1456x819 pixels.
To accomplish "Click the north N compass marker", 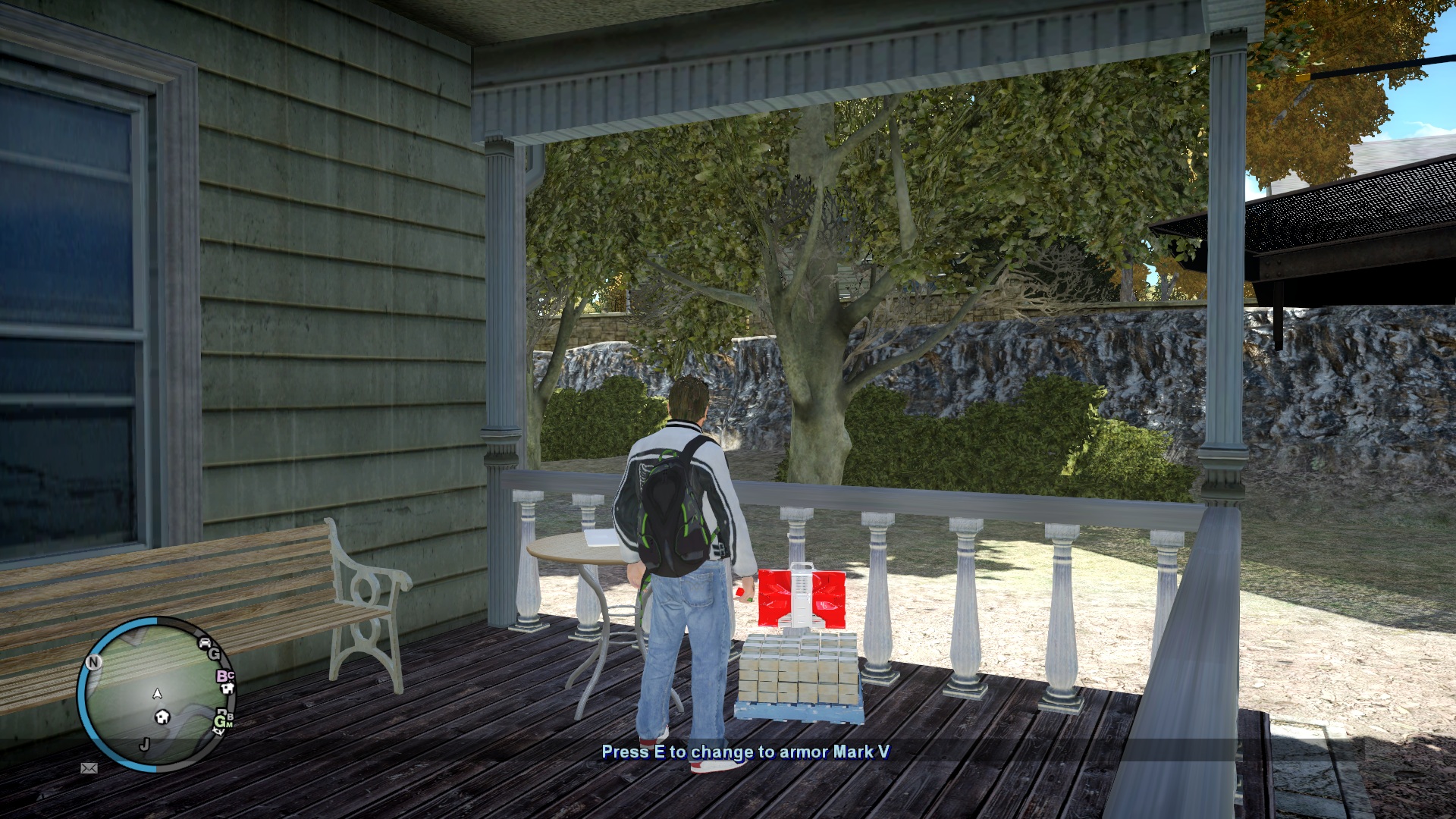I will (x=93, y=662).
